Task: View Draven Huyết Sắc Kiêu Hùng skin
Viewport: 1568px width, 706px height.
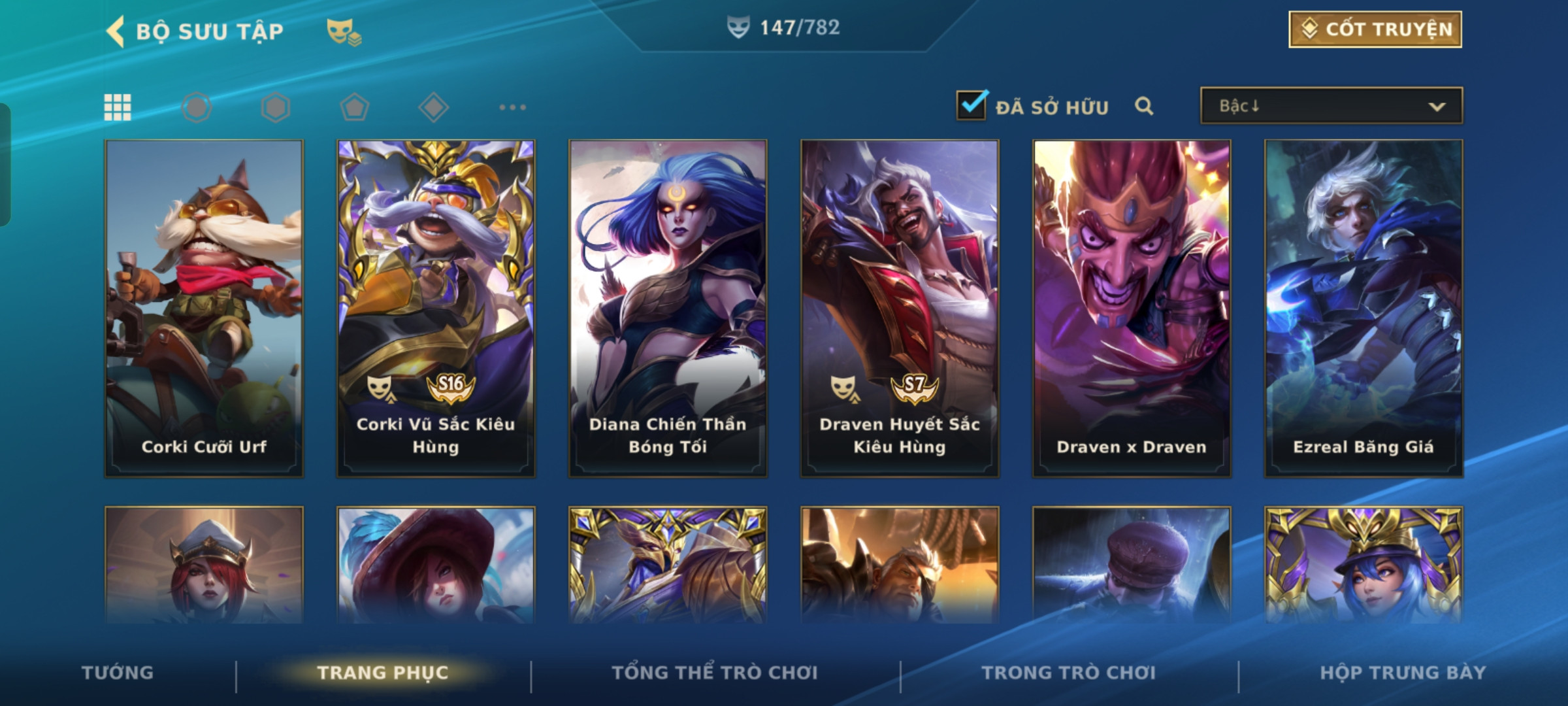Action: coord(900,307)
